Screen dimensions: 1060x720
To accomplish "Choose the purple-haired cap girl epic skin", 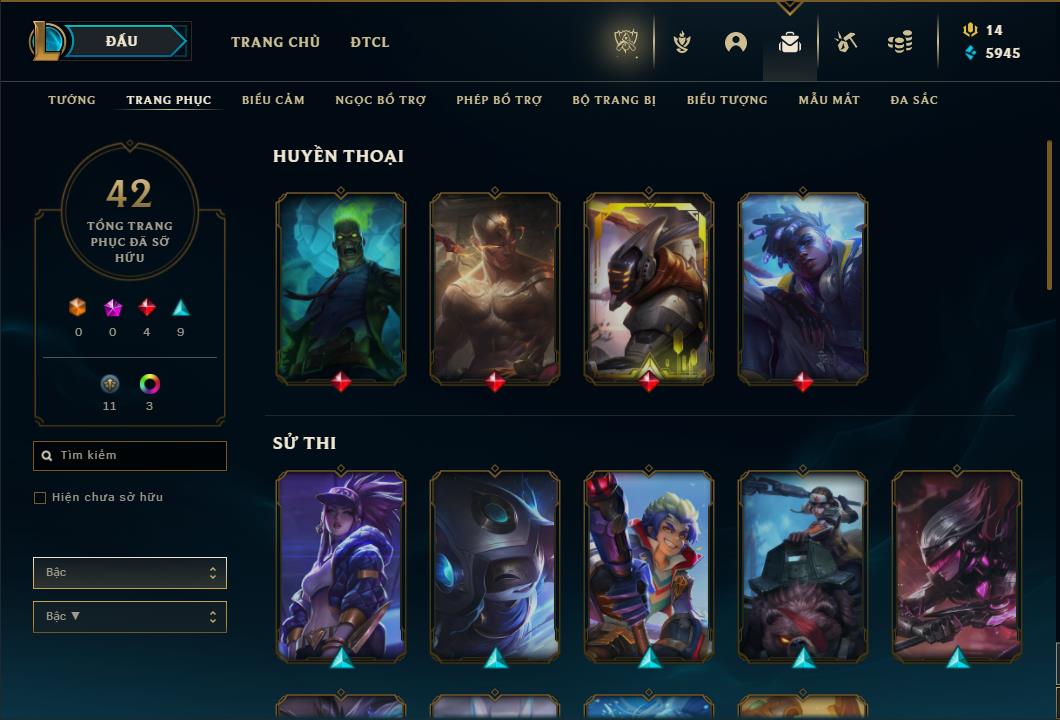I will click(341, 566).
